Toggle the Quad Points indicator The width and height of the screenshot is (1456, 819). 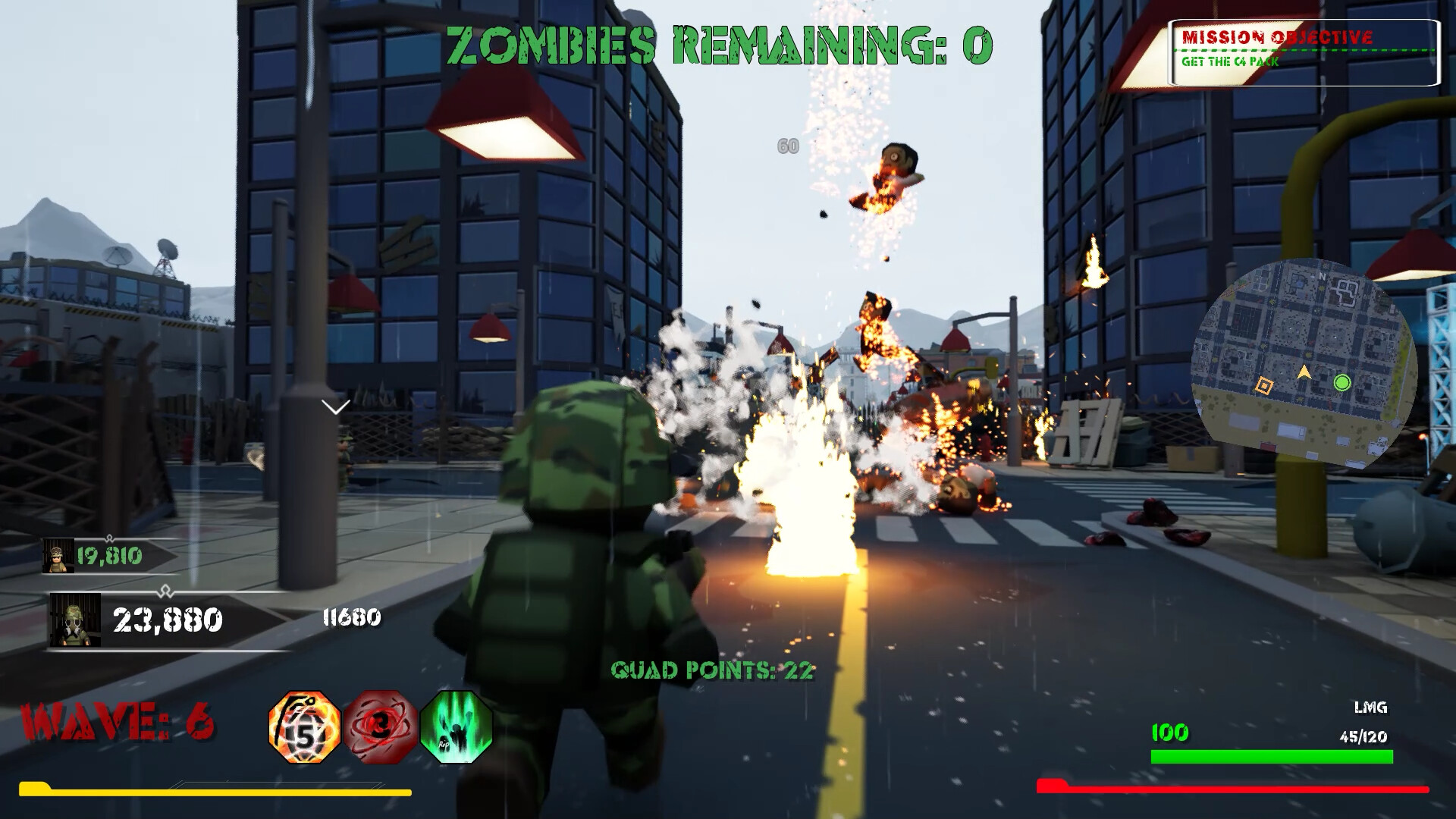(713, 670)
